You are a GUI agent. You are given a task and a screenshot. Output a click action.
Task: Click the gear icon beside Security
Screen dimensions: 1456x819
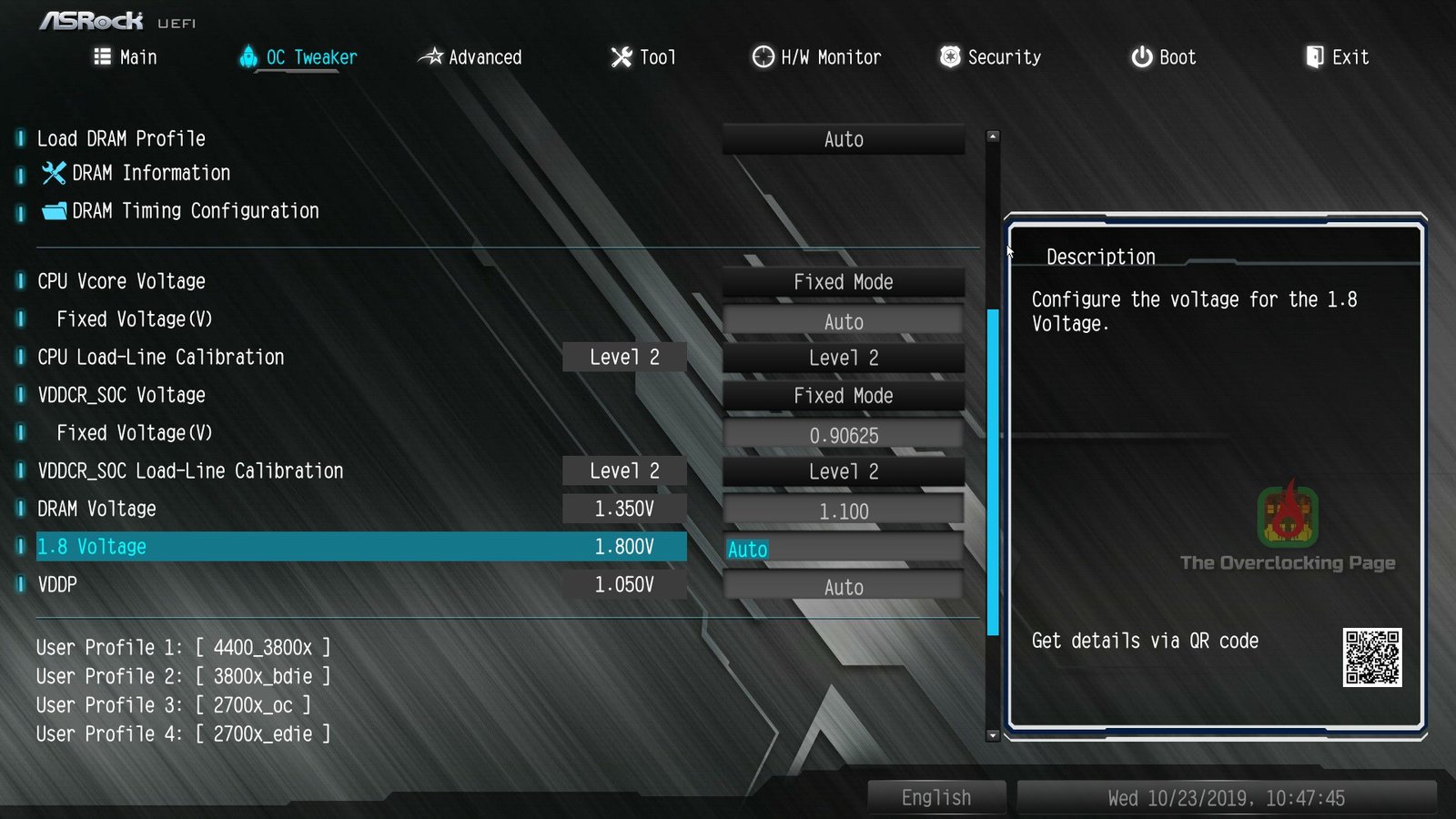point(950,56)
